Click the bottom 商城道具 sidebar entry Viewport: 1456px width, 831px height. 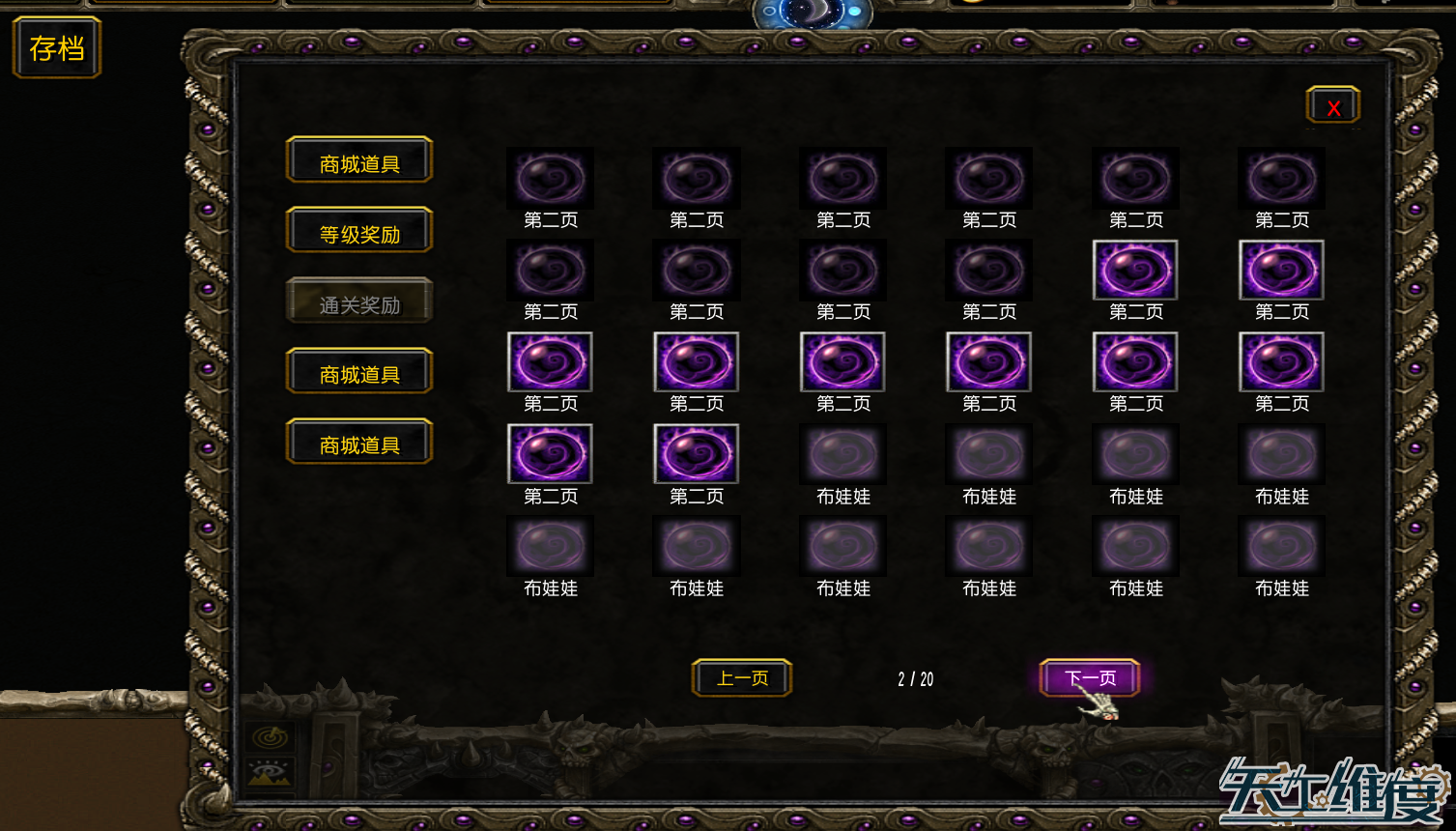[358, 442]
